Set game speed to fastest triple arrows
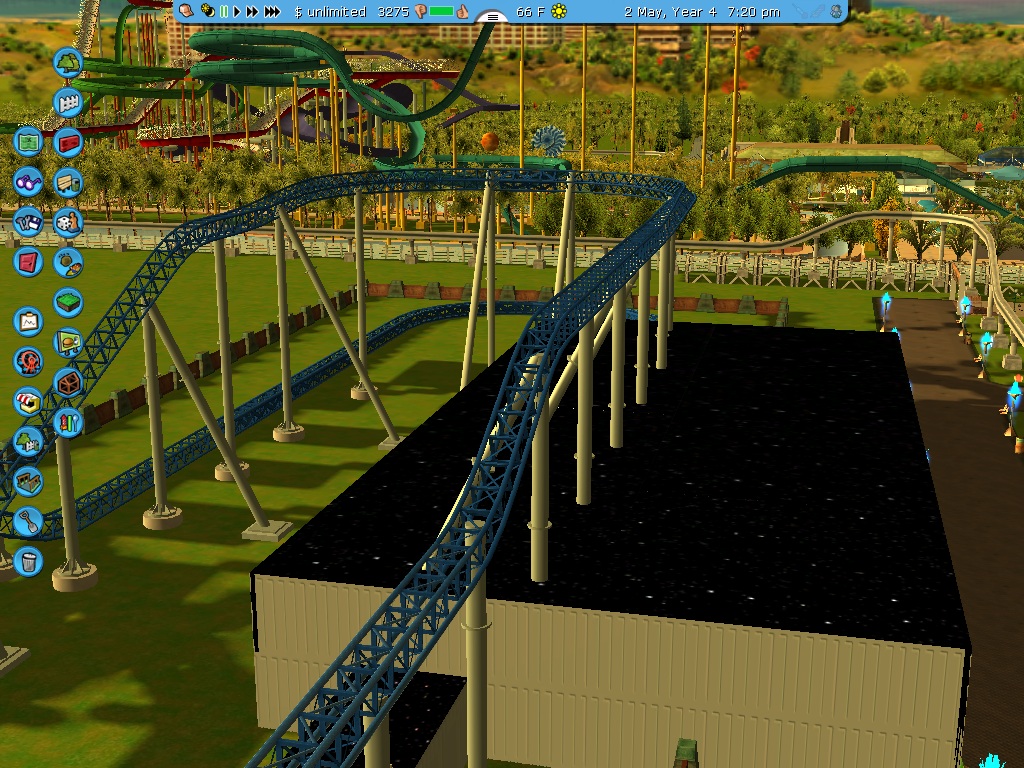The image size is (1024, 768). (271, 11)
